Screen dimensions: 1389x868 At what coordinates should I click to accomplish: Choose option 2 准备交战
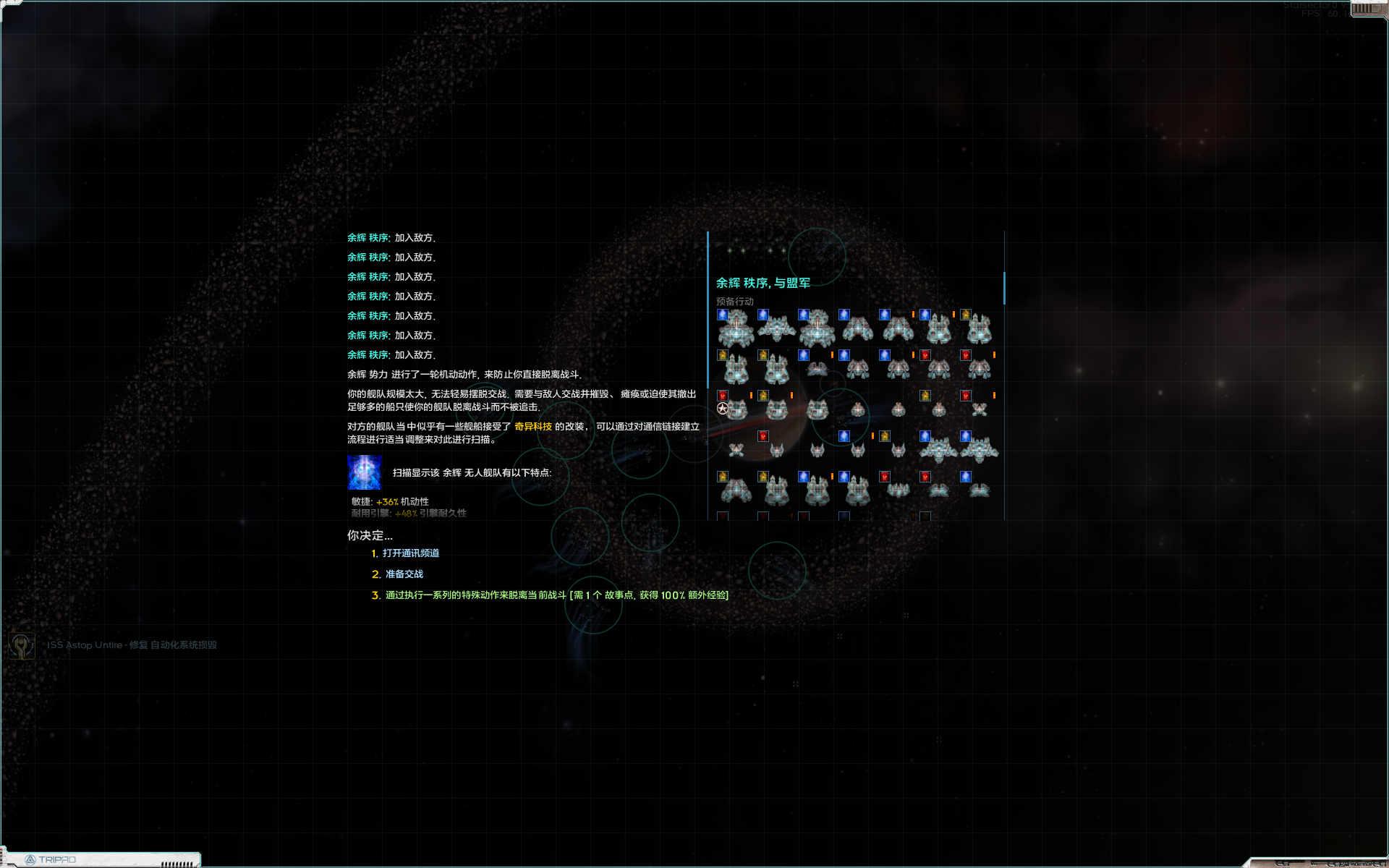(404, 574)
